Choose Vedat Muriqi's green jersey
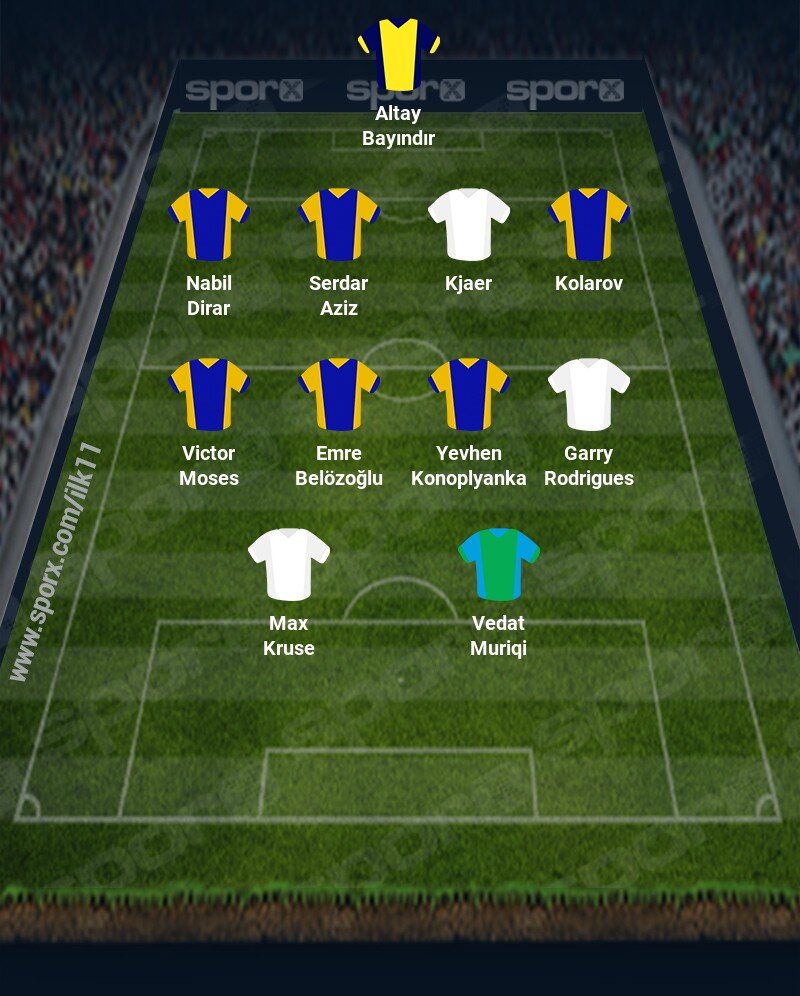800x996 pixels. [x=499, y=564]
